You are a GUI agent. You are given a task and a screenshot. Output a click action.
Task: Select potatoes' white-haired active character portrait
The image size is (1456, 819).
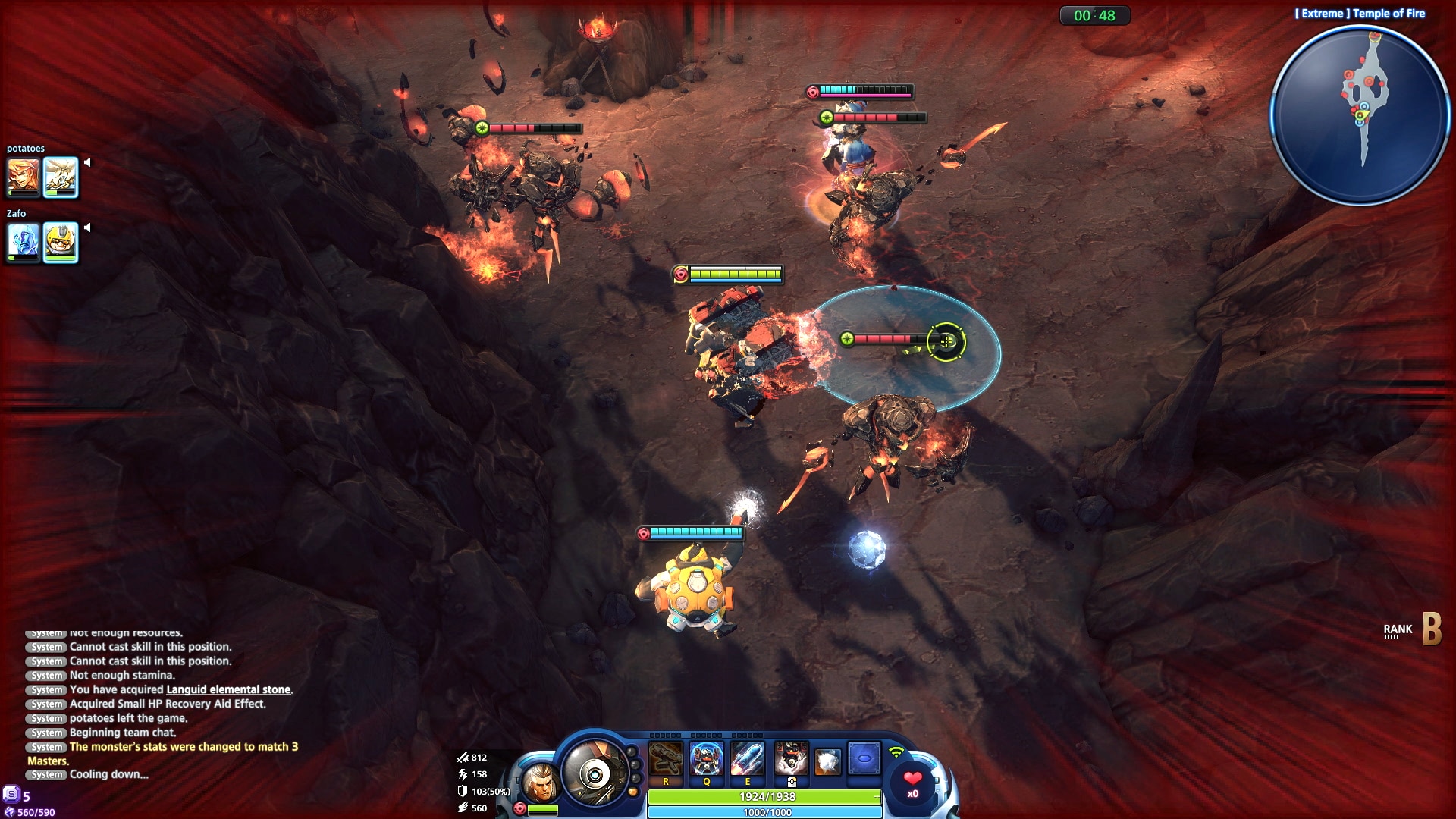click(61, 176)
